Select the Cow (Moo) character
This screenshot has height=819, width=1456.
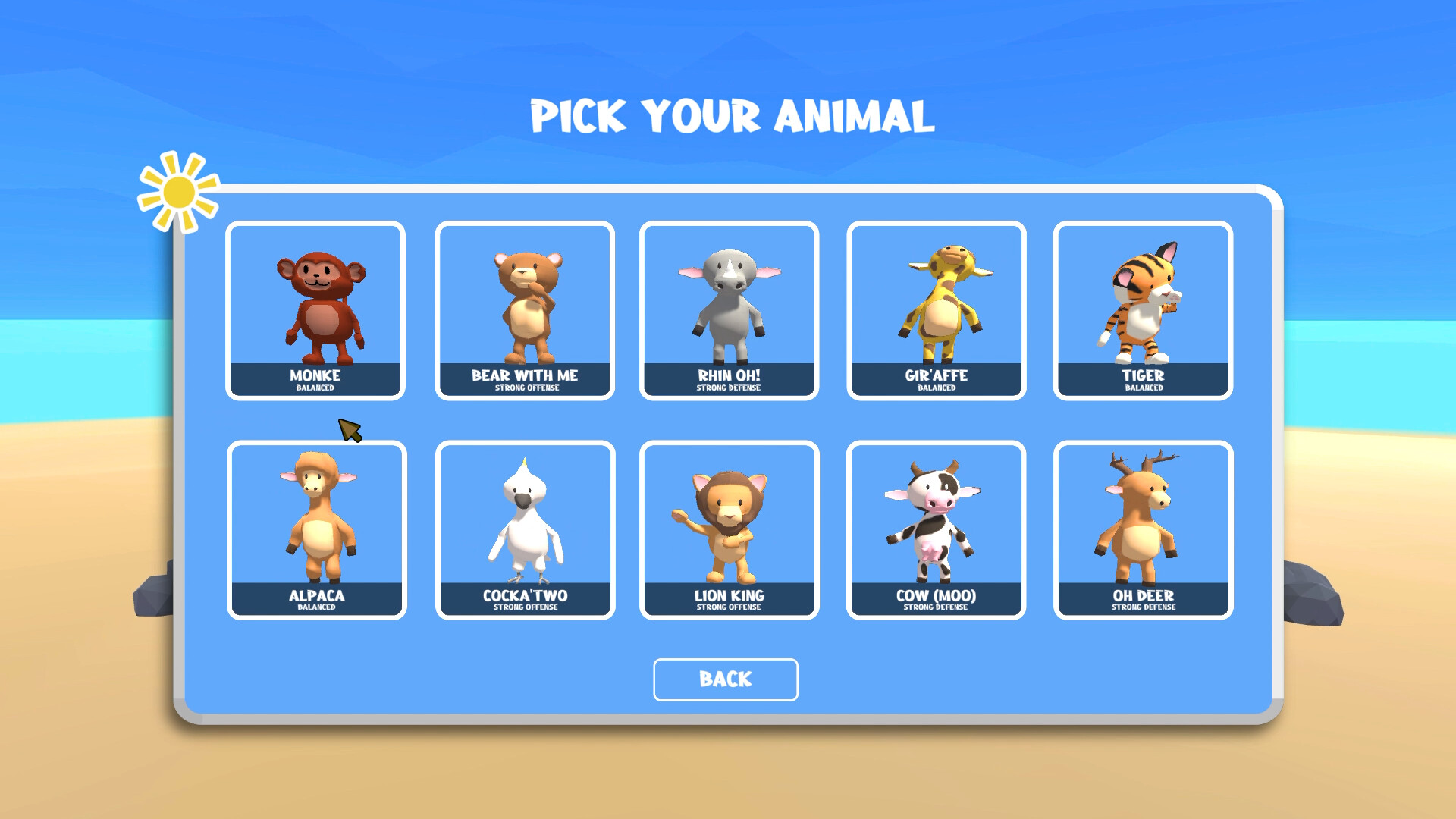pyautogui.click(x=937, y=529)
